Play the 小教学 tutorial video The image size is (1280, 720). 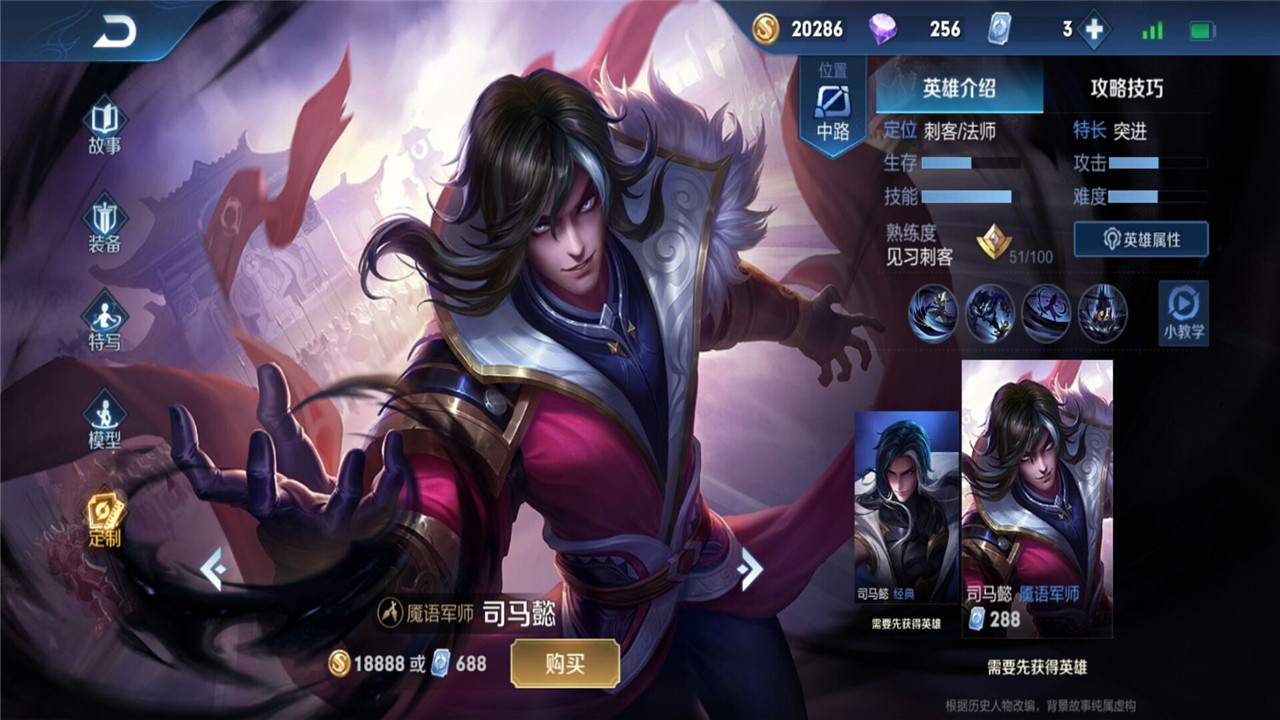1183,313
